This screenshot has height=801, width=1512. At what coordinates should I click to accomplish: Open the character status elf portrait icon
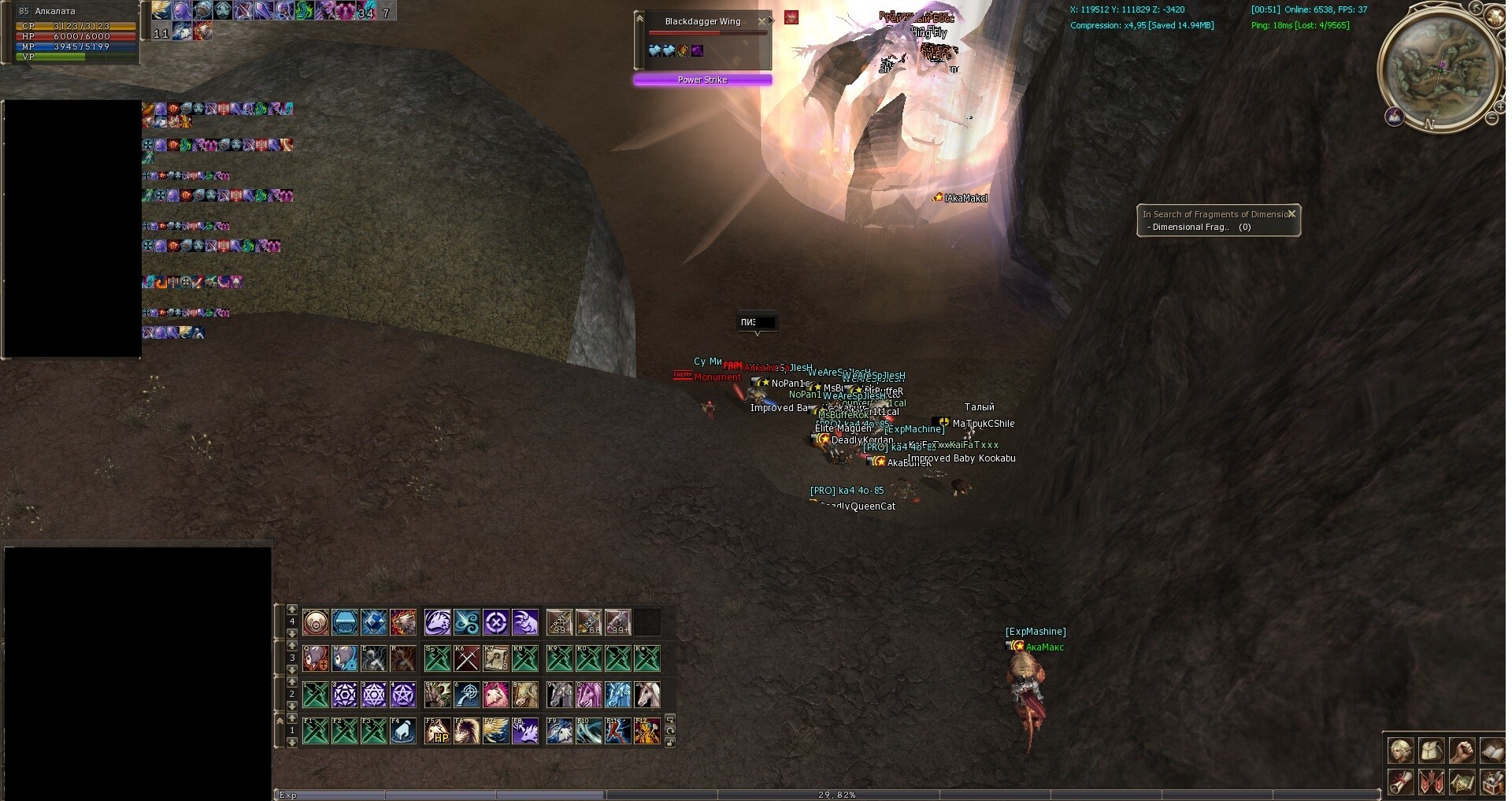[1400, 750]
